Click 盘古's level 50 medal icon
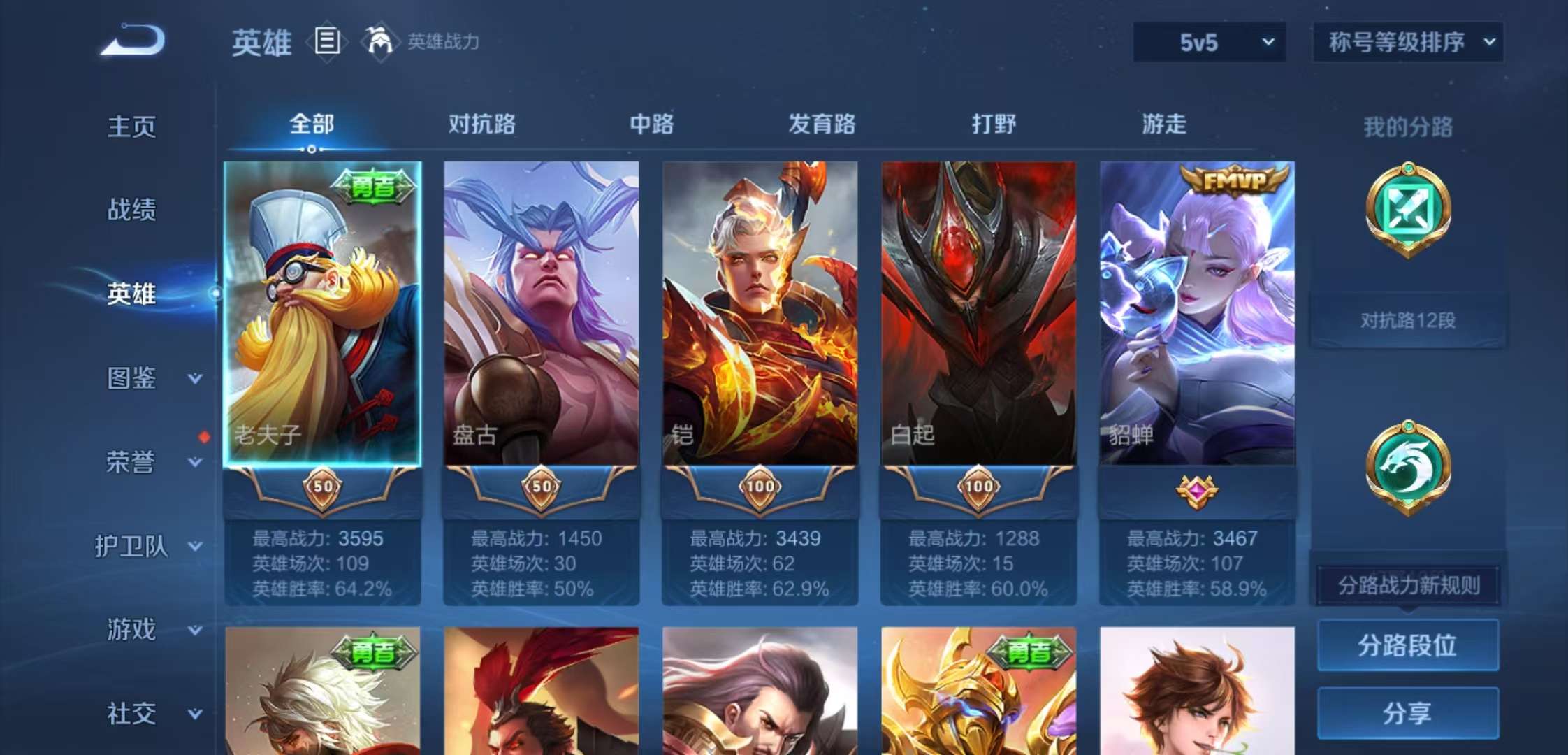This screenshot has width=1568, height=755. coord(542,487)
